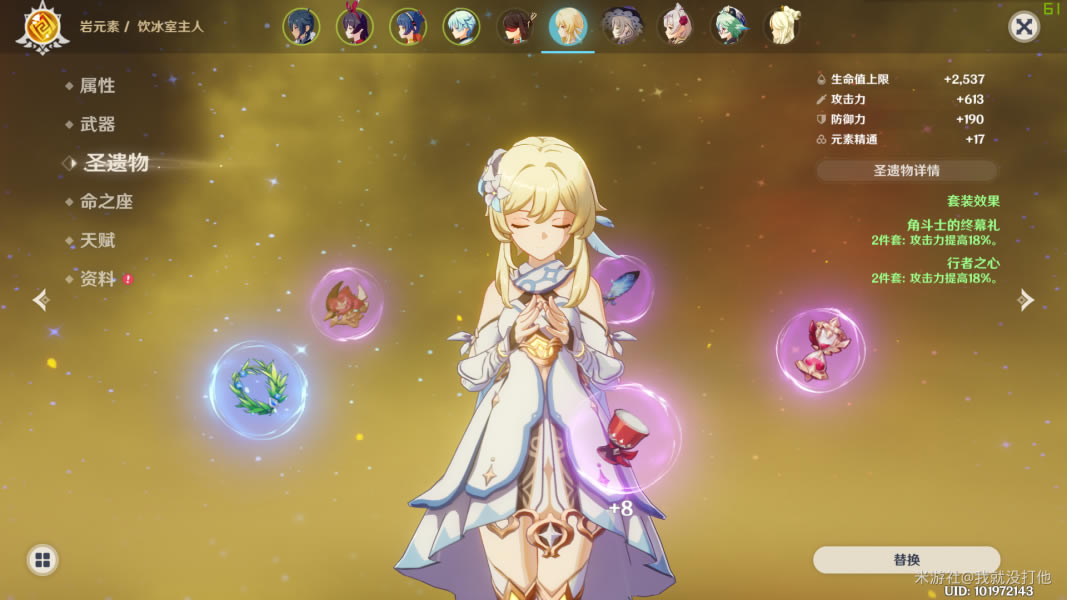Open the four-square grid menu button
Screen dimensions: 1067x600
point(42,560)
